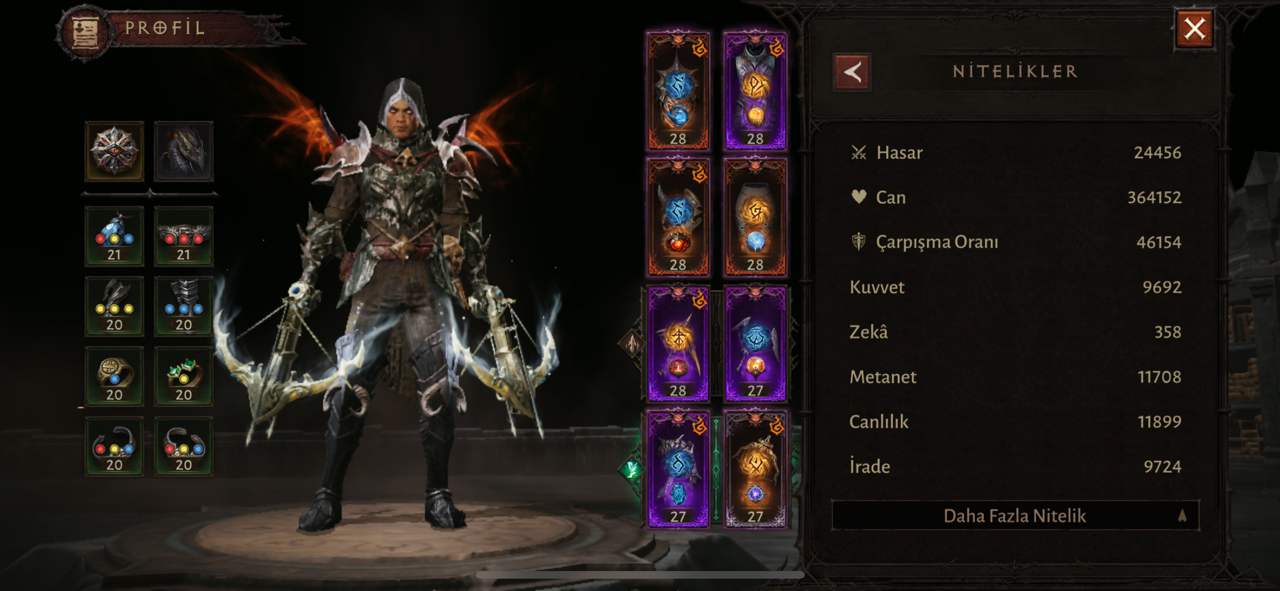Select the card with the red orb gem
1280x591 pixels.
[678, 216]
